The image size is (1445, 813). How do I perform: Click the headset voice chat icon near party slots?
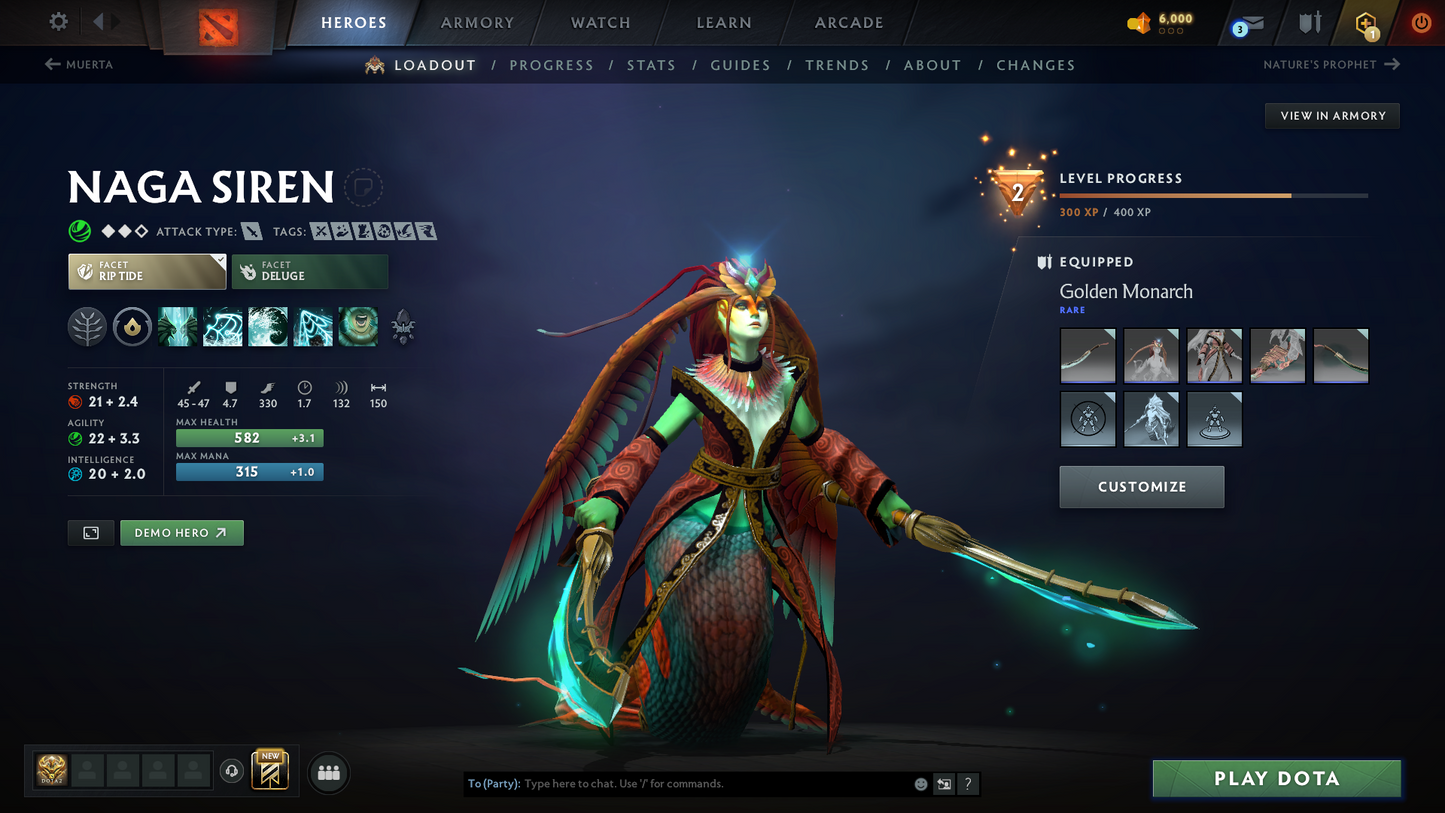coord(230,770)
